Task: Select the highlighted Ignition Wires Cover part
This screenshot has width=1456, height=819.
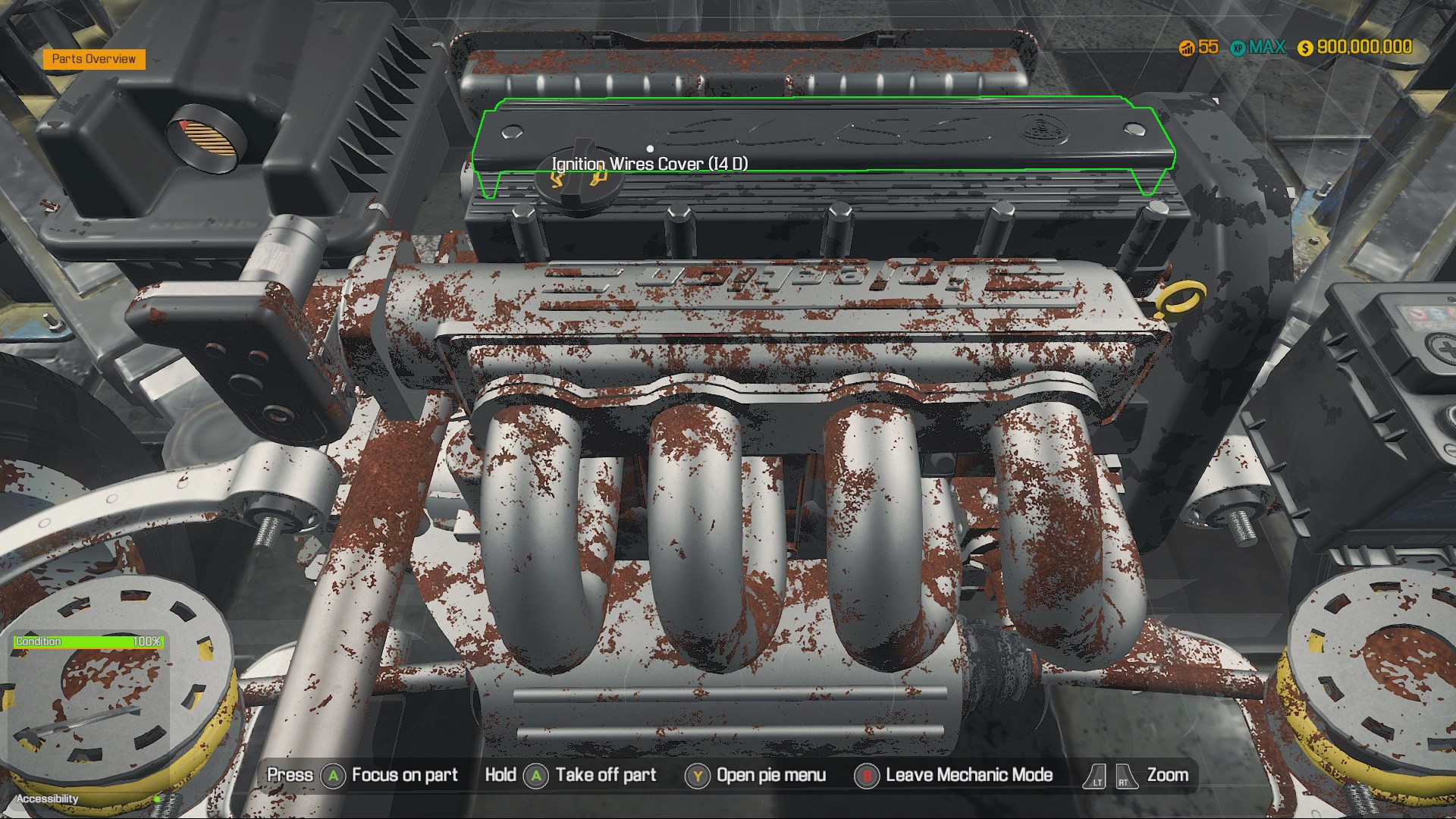Action: click(819, 136)
